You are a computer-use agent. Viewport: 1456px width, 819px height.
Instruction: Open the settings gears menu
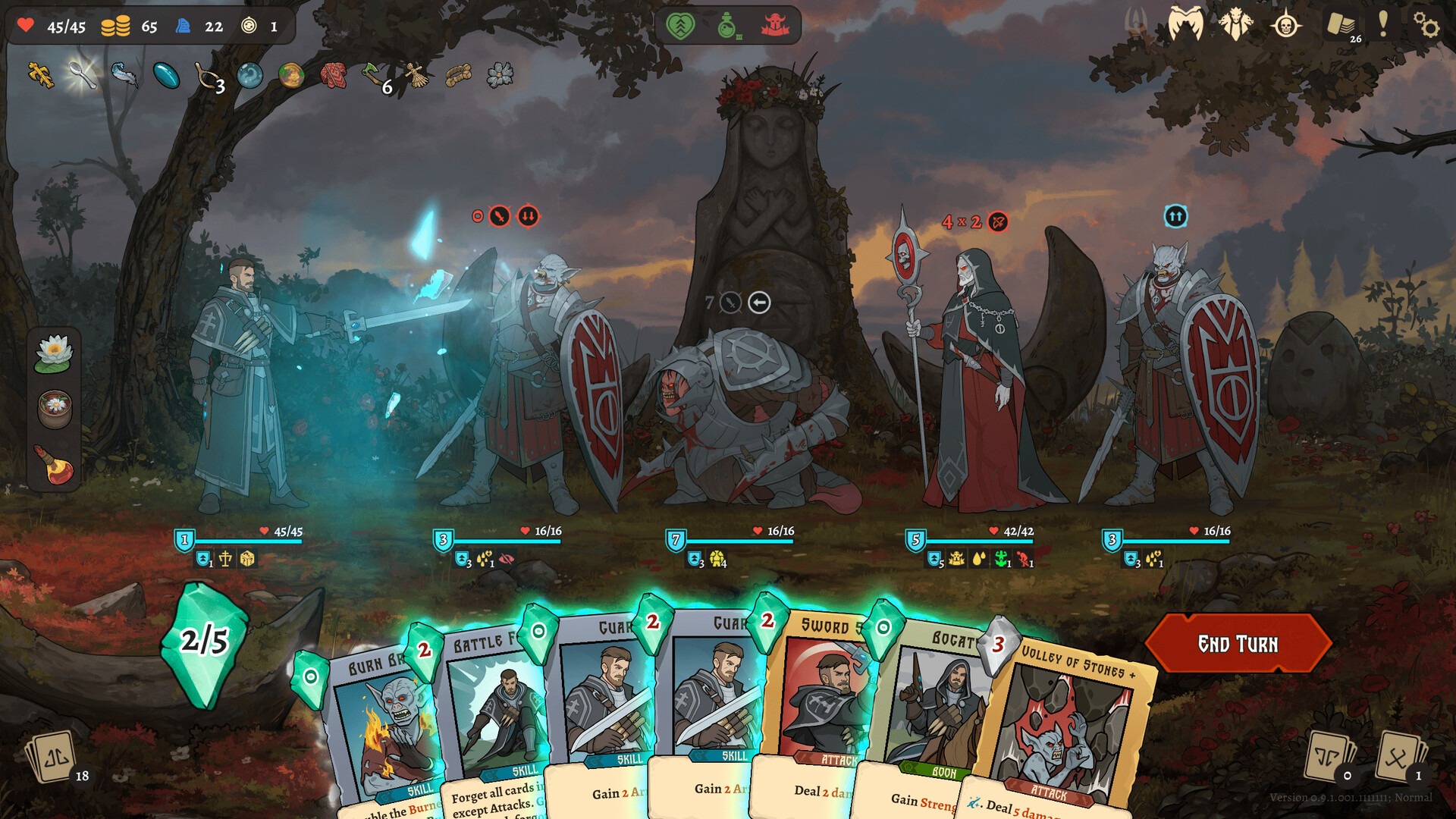[1426, 26]
